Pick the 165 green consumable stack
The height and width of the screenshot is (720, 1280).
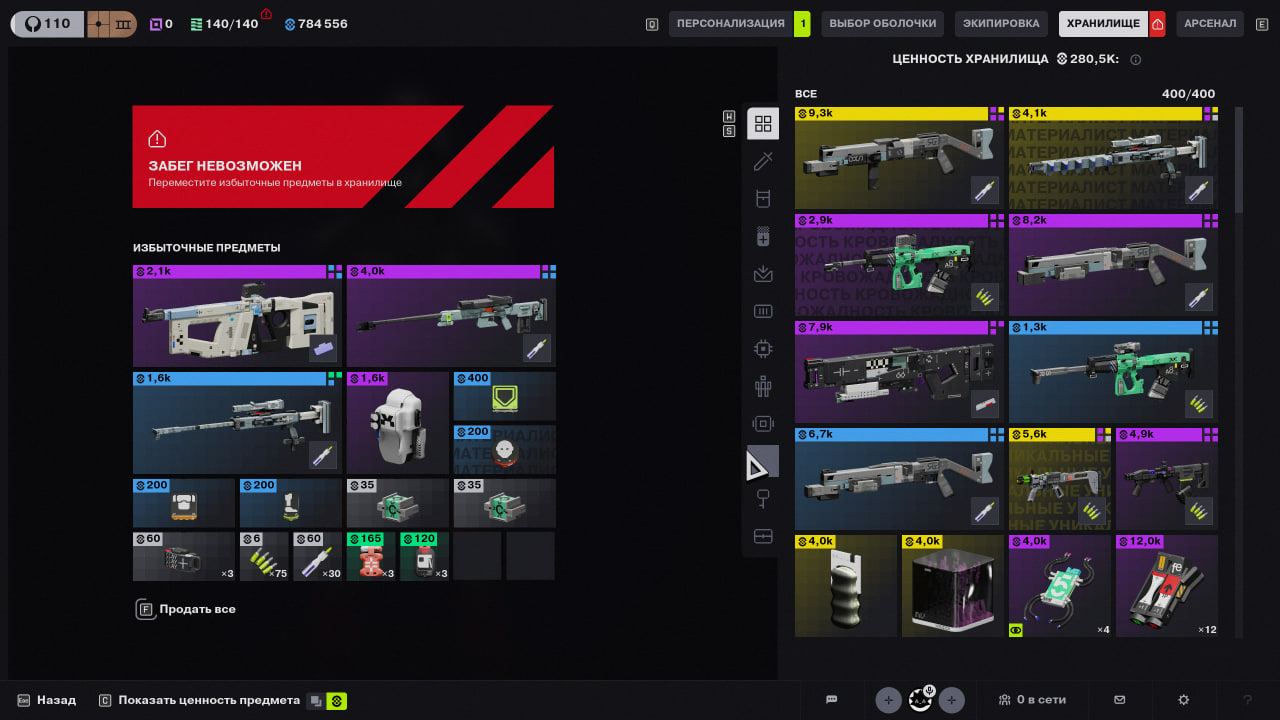tap(371, 556)
